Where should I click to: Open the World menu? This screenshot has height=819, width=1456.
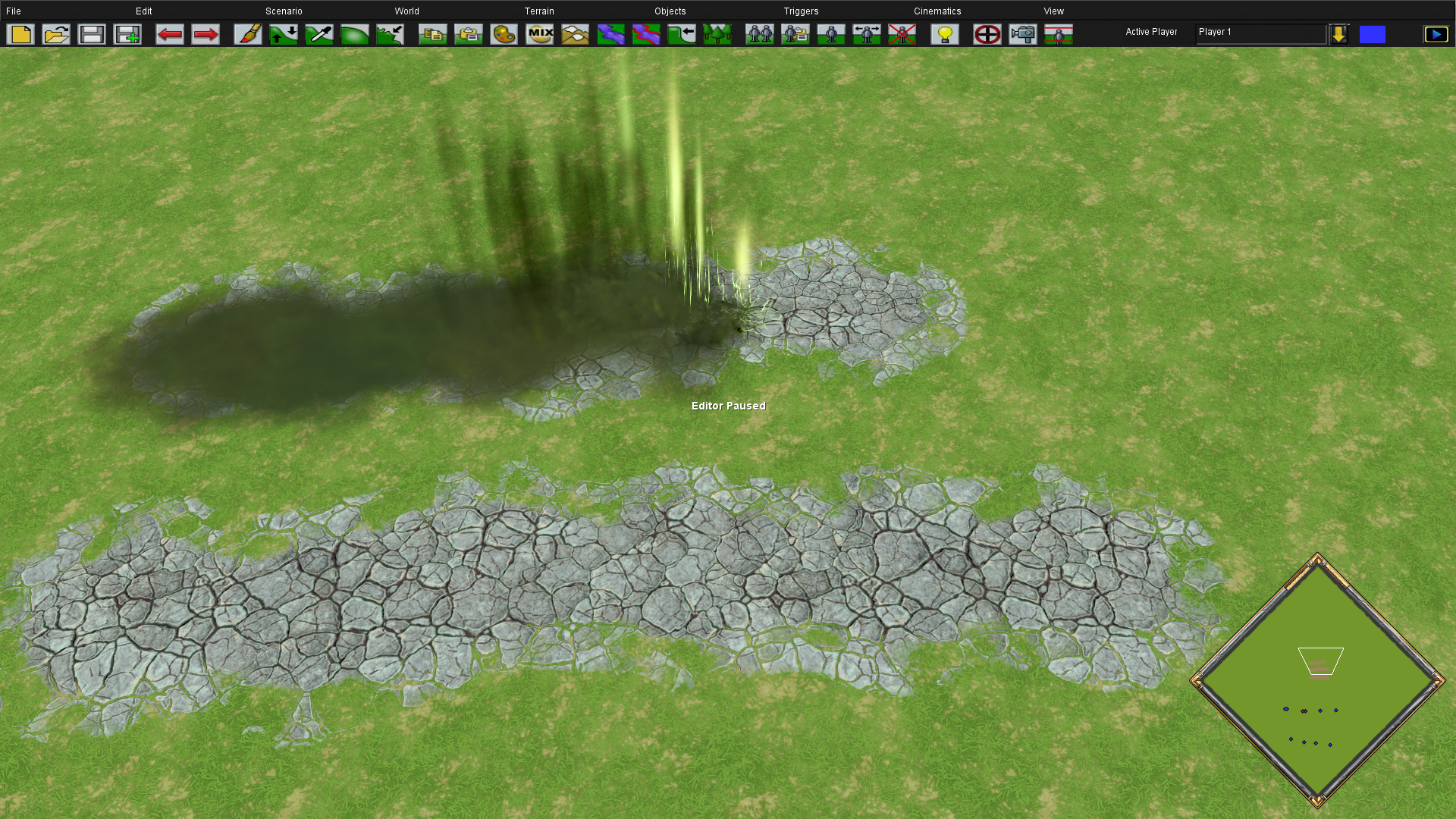406,11
